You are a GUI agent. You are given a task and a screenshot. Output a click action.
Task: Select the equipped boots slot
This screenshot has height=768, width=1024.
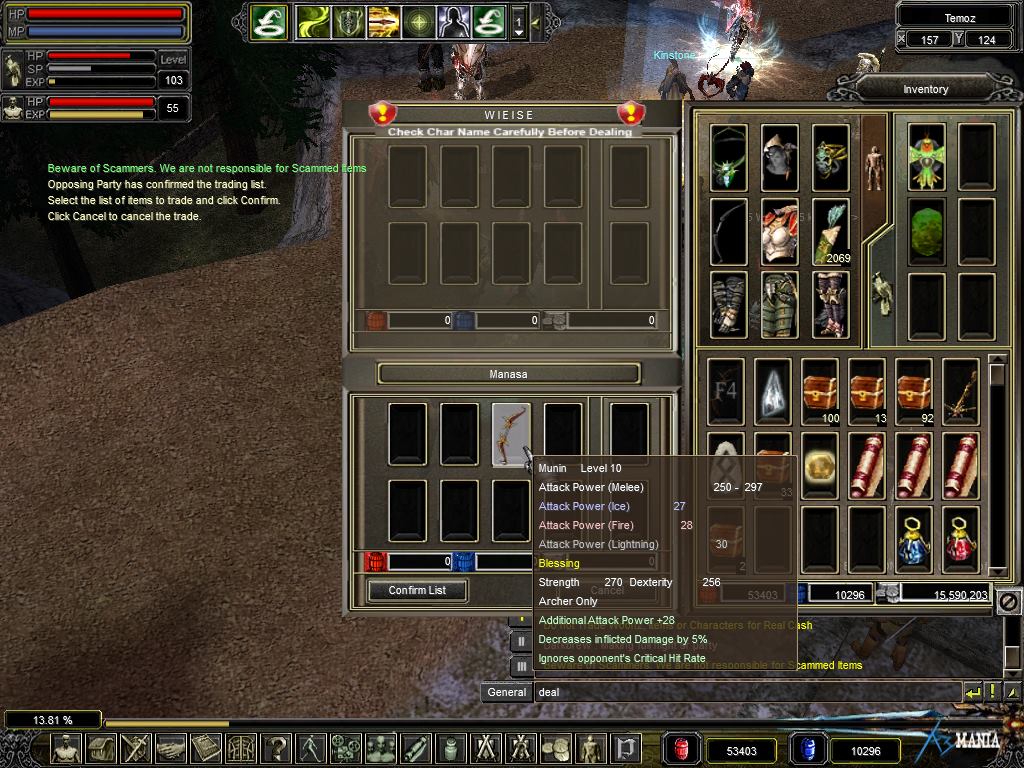[x=830, y=304]
